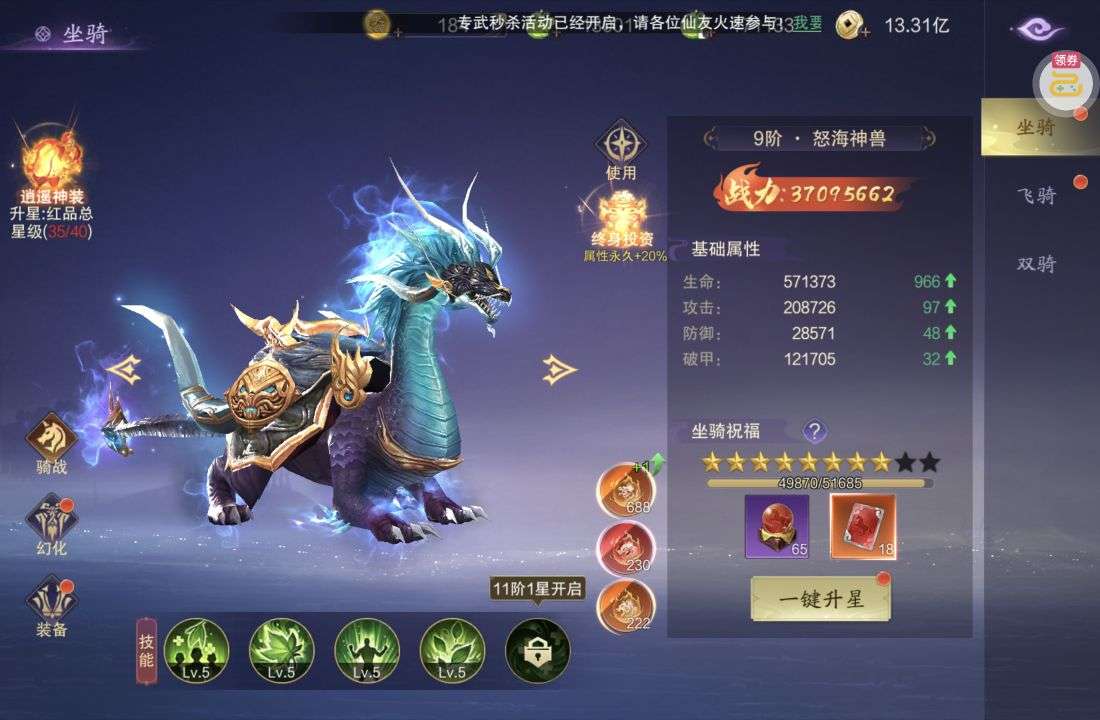Click the 一键升星 upgrade button
This screenshot has width=1100, height=720.
point(820,599)
